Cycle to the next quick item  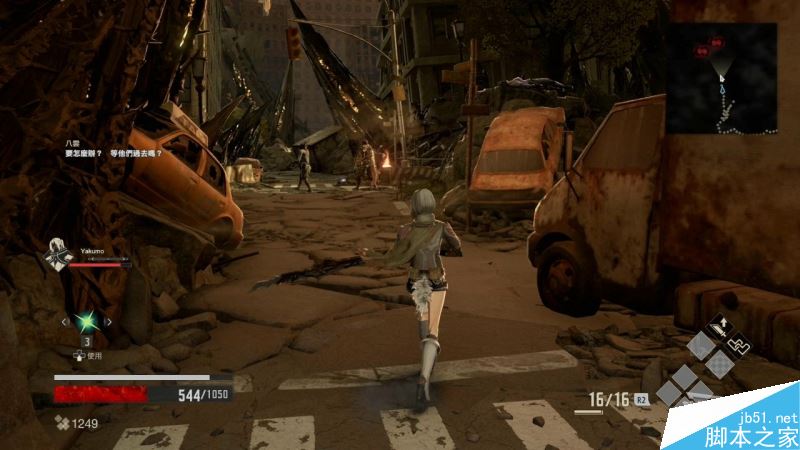pyautogui.click(x=109, y=321)
